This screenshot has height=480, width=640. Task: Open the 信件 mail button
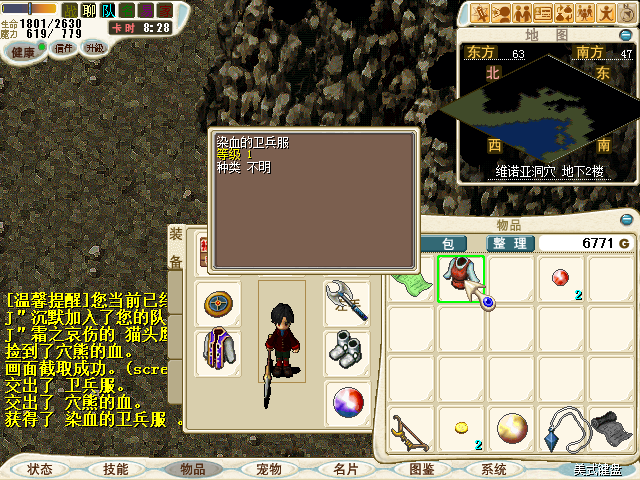(x=63, y=48)
